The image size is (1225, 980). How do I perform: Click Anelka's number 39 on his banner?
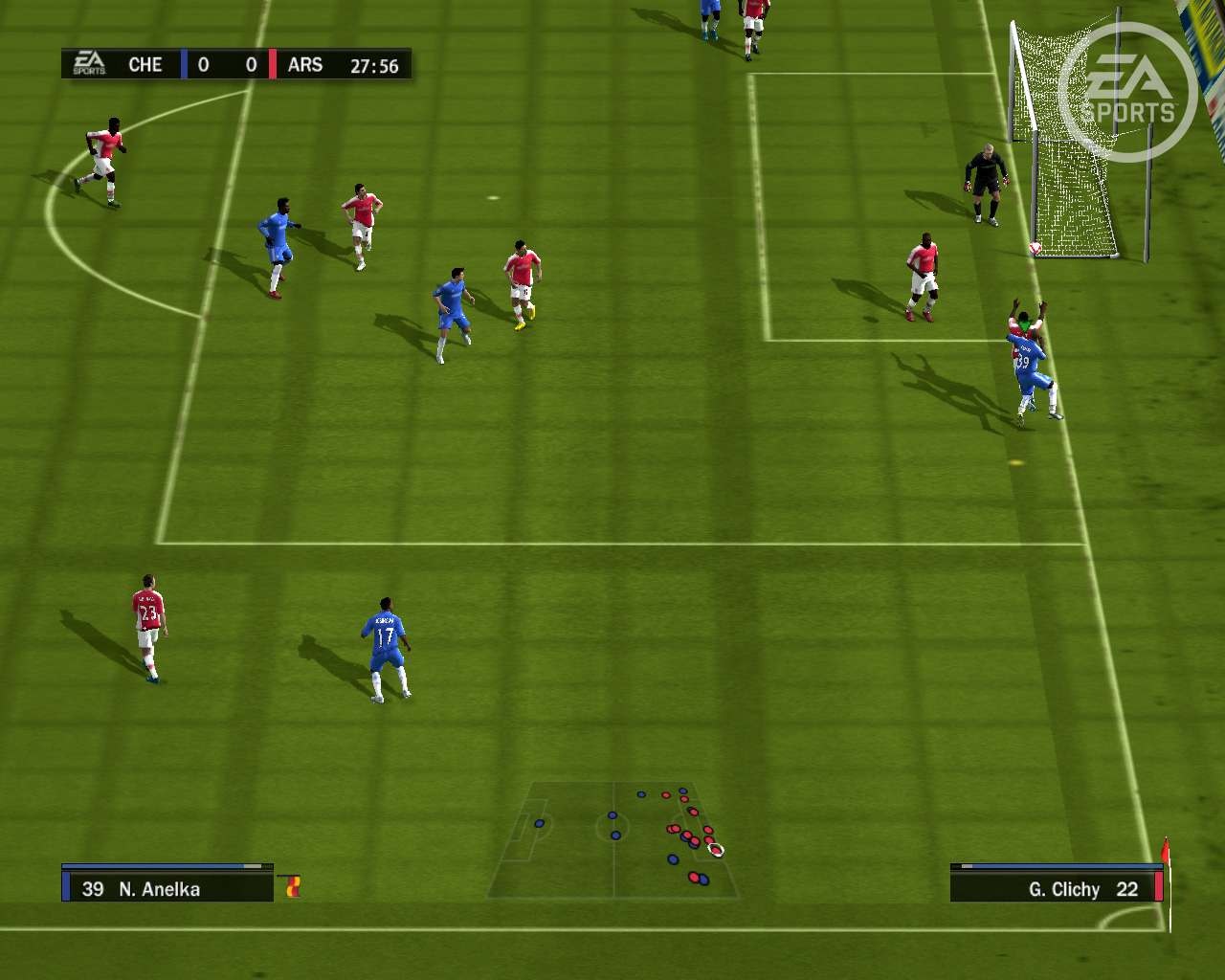click(93, 889)
